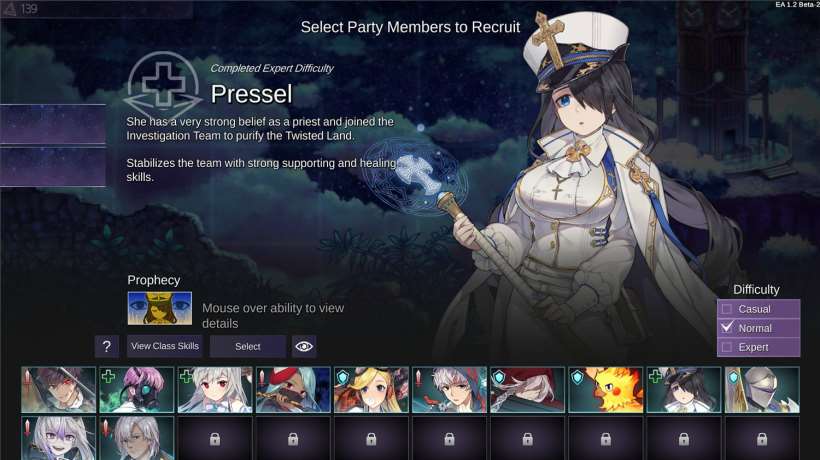The width and height of the screenshot is (820, 460).
Task: Select Pressel's black-haired priest portrait
Action: pos(684,390)
